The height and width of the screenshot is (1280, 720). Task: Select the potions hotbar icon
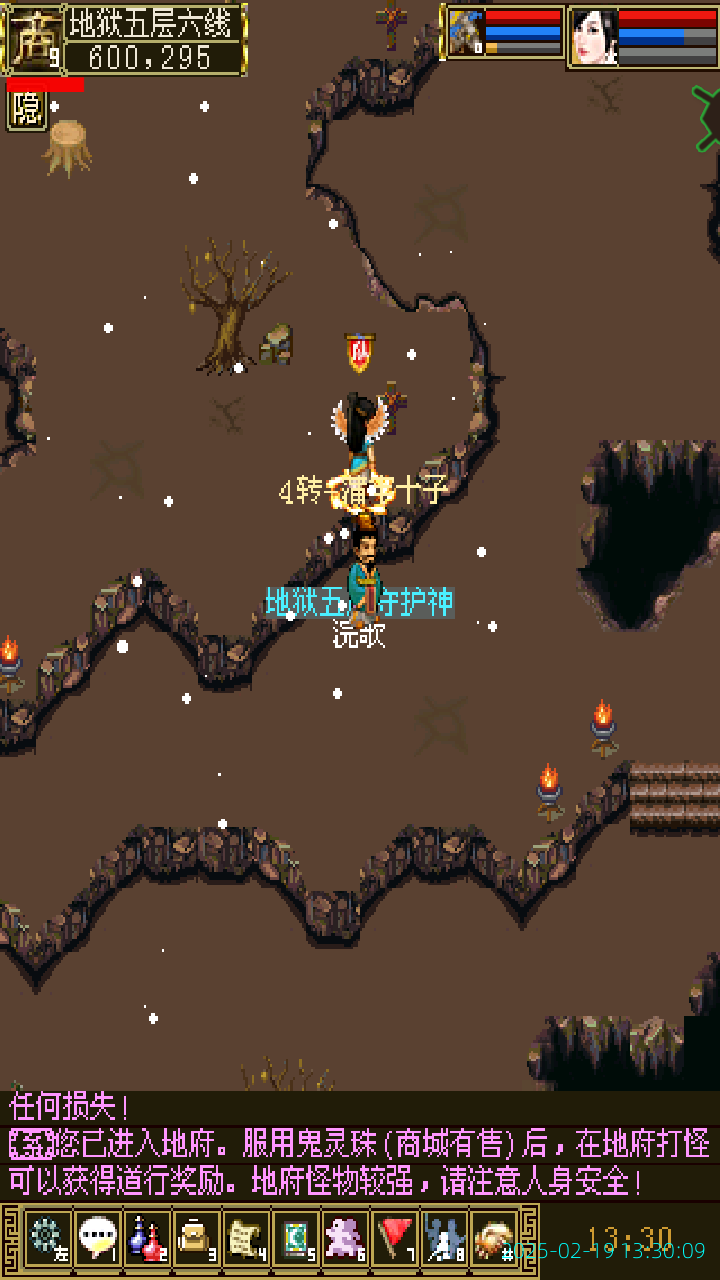tap(147, 1237)
